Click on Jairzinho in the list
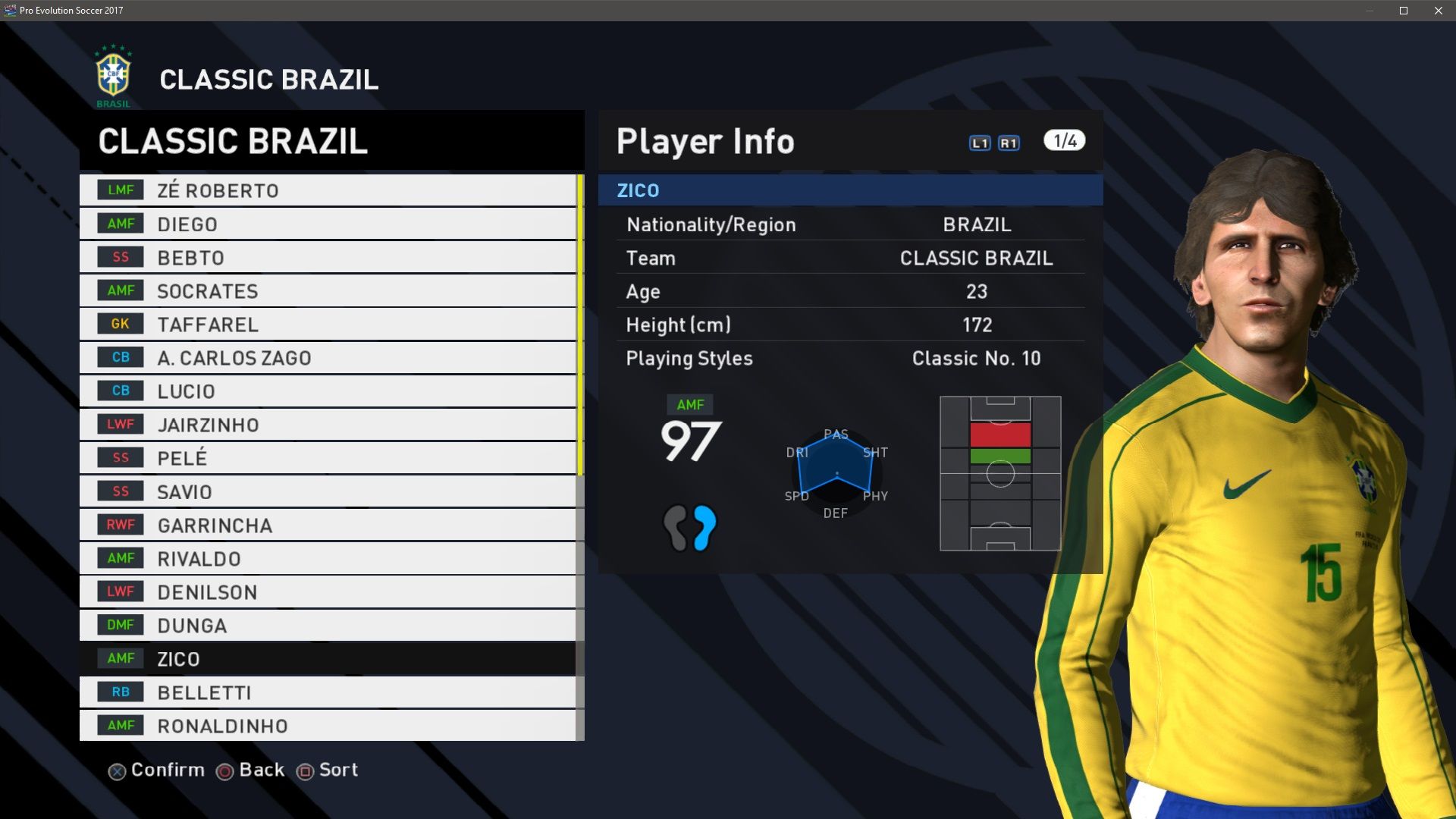 [328, 425]
